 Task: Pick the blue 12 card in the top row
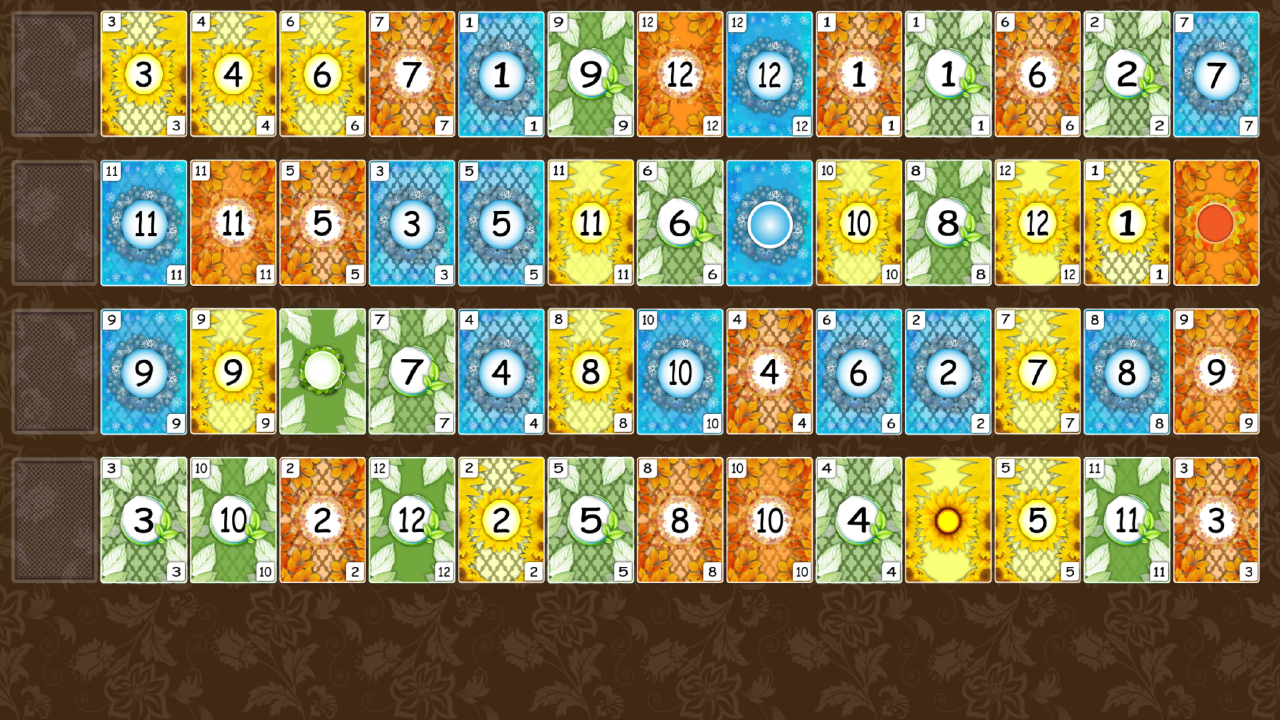pyautogui.click(x=769, y=71)
